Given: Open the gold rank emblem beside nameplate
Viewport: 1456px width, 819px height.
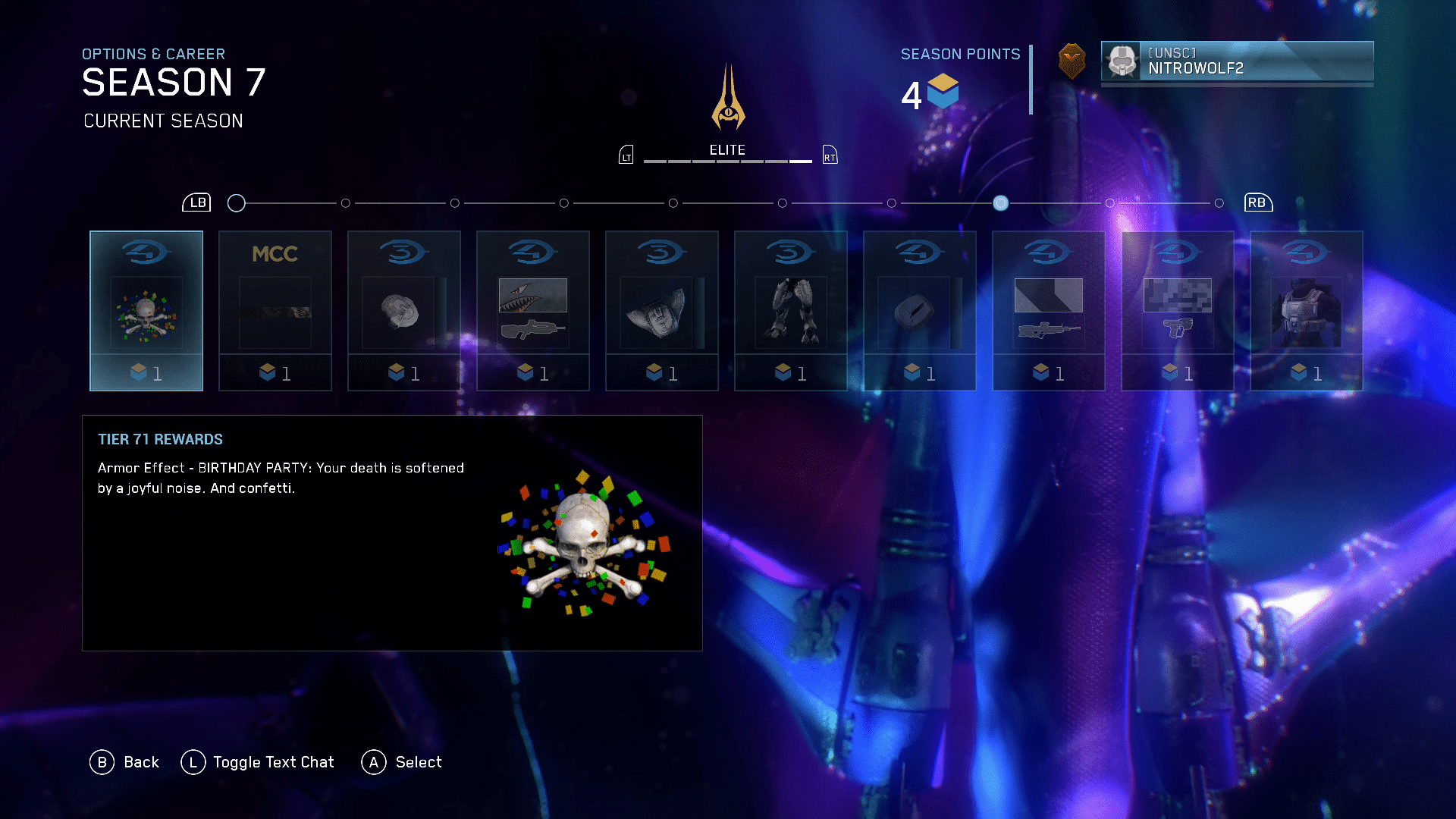Looking at the screenshot, I should [1072, 61].
